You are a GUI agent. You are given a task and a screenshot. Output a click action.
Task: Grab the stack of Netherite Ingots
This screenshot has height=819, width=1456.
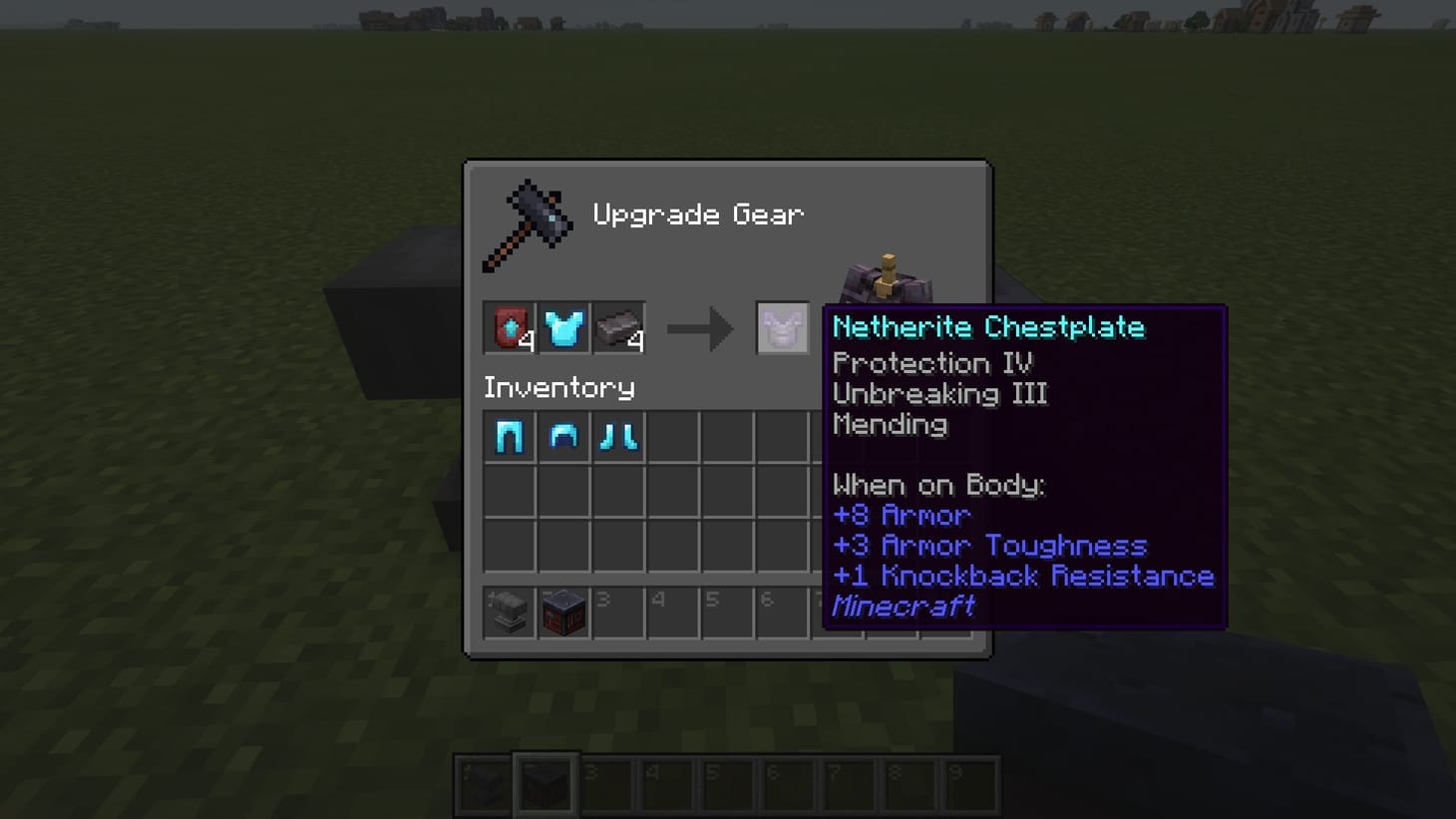point(619,327)
